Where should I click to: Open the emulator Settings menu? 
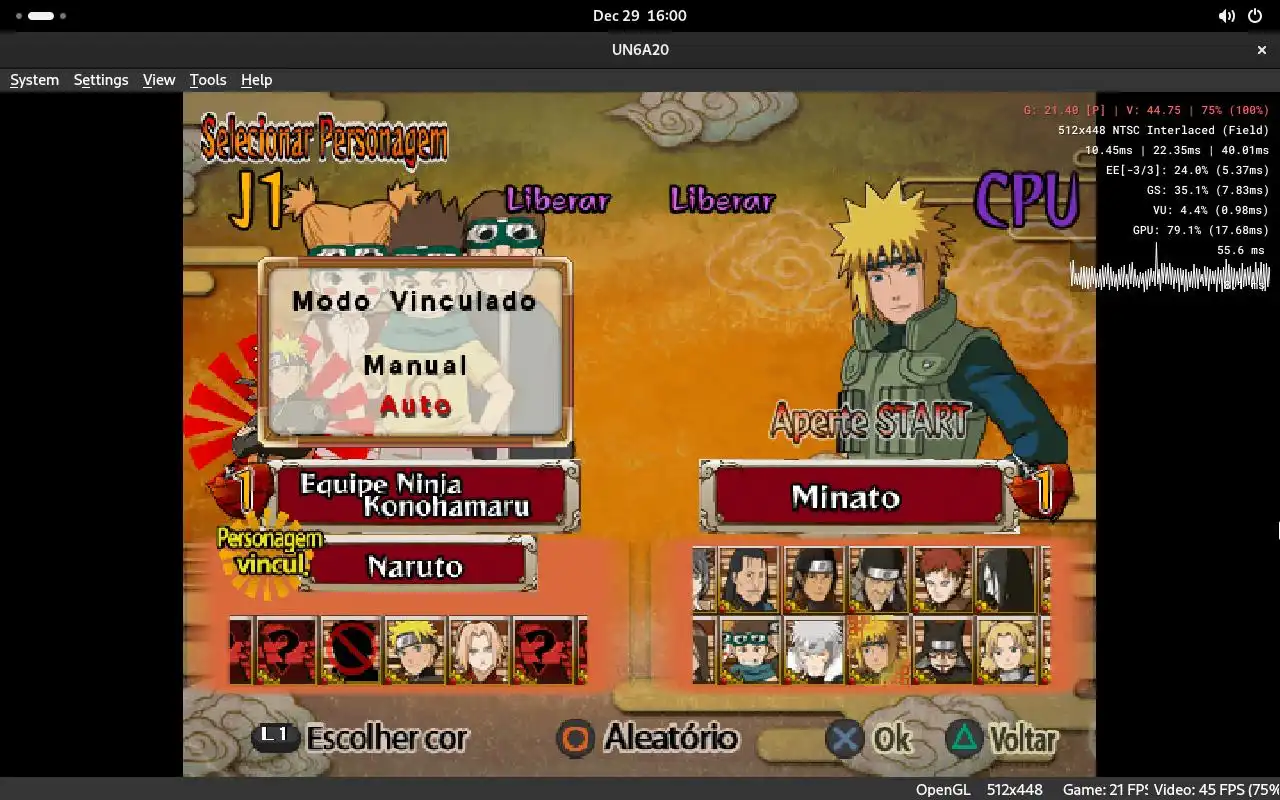click(x=101, y=80)
